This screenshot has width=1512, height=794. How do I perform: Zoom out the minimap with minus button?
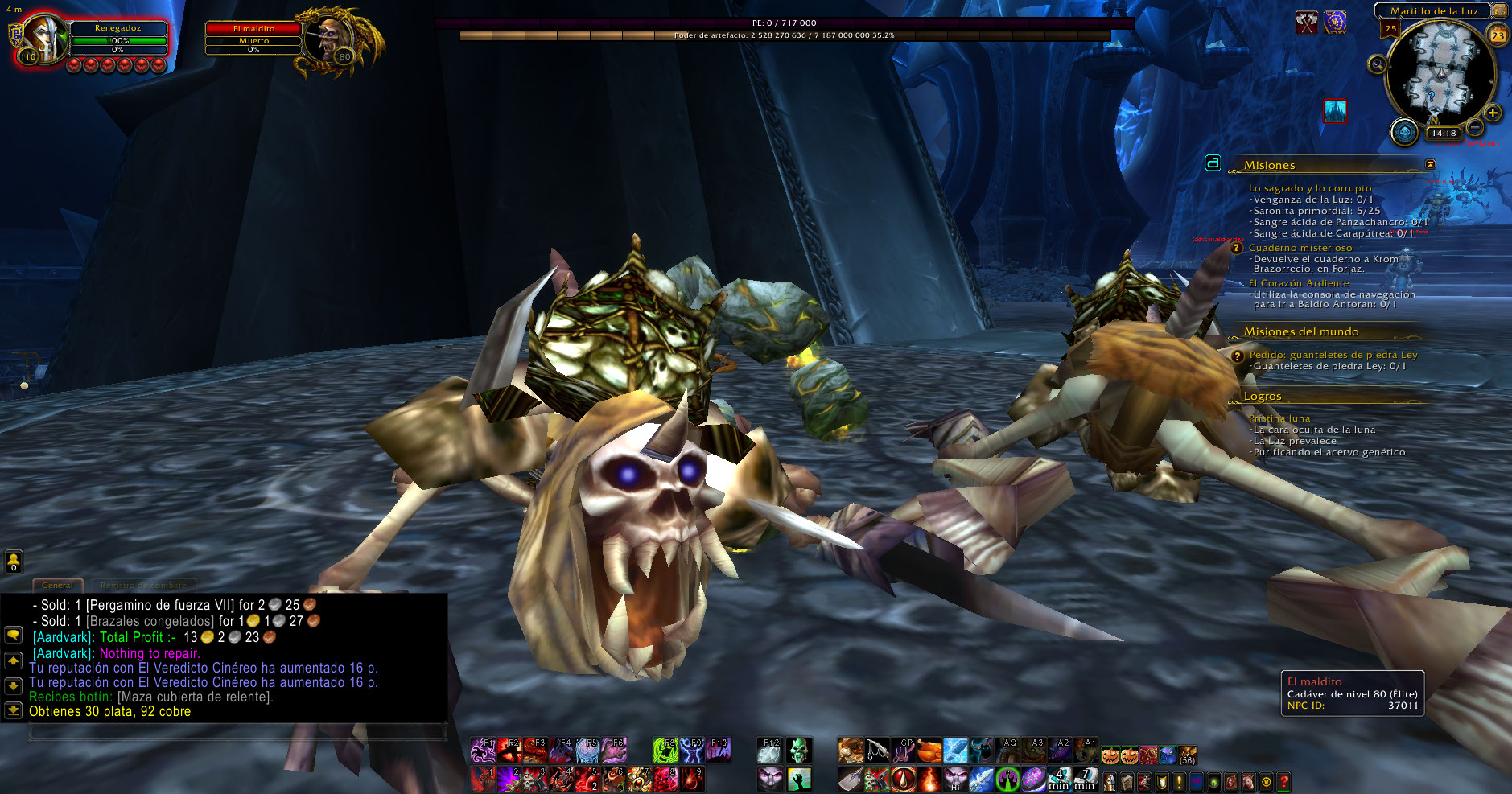1475,127
